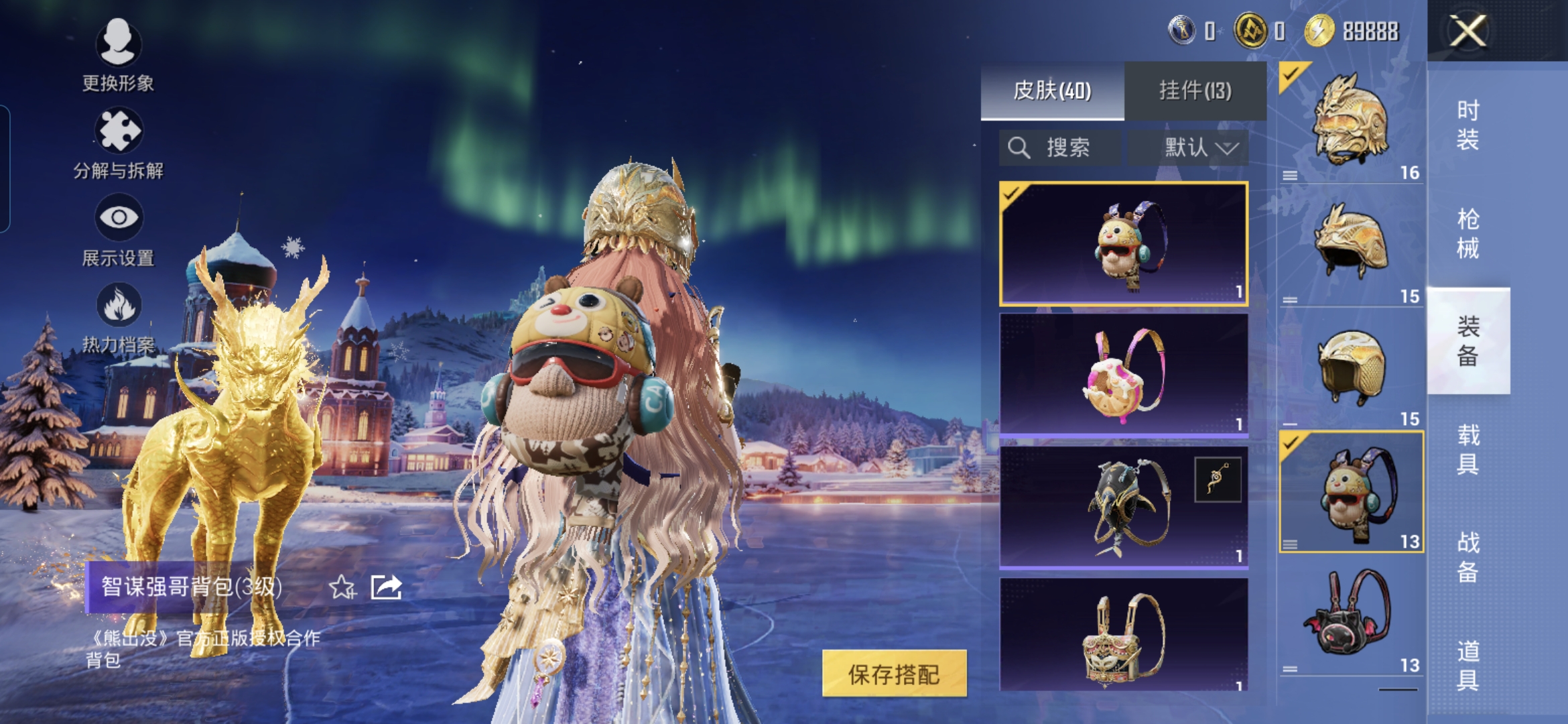Viewport: 1568px width, 724px height.
Task: Open 分解与拆解 puzzle-piece option
Action: (x=118, y=142)
